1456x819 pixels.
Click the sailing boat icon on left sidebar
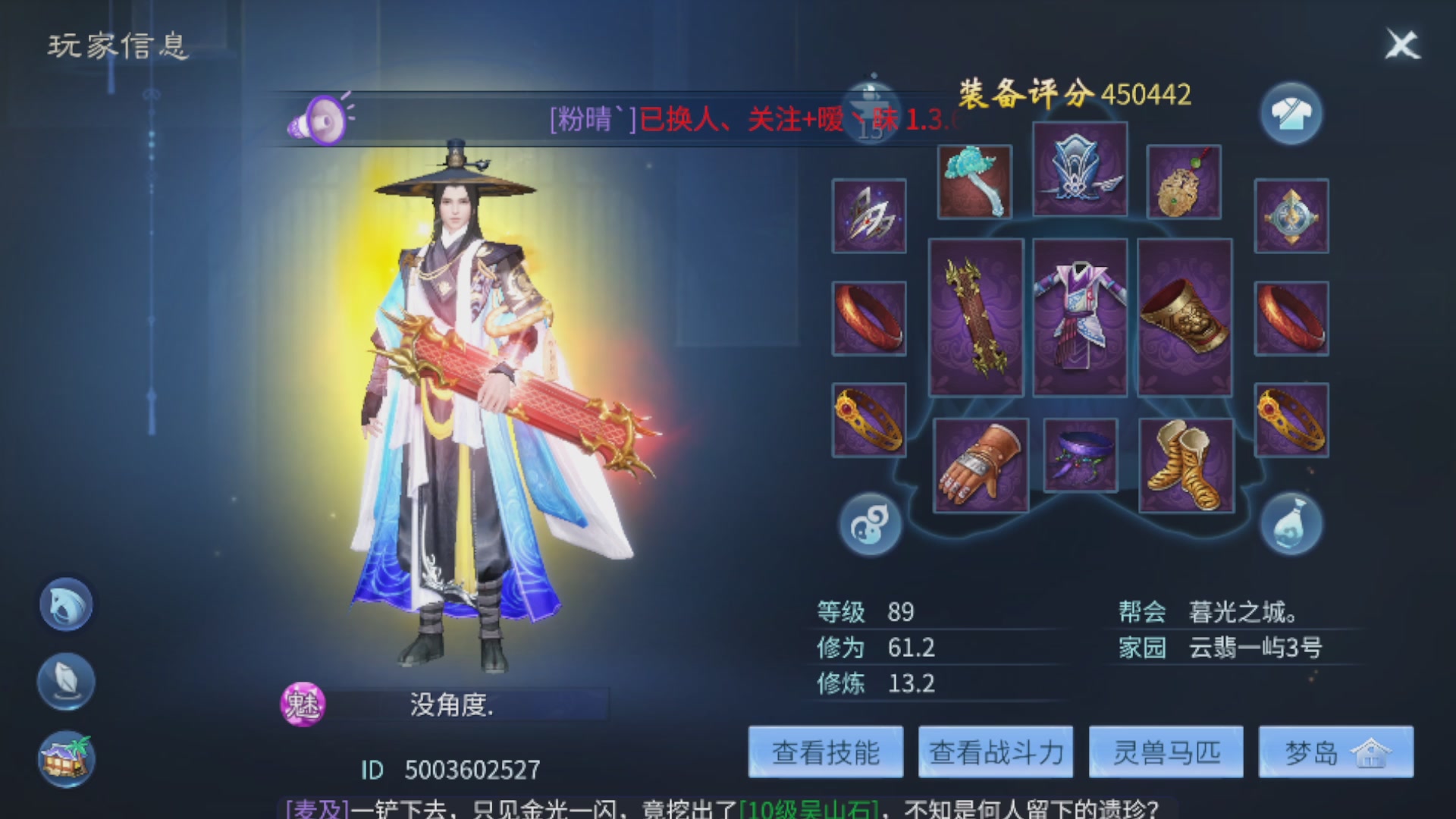[x=65, y=681]
